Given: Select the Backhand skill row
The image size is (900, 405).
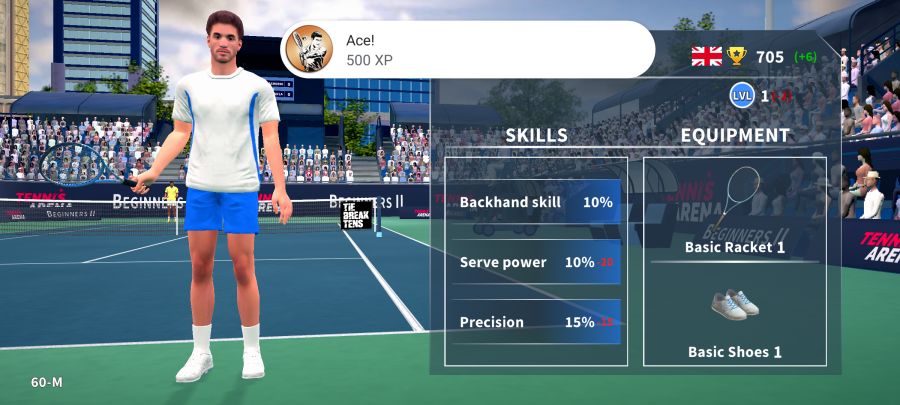Looking at the screenshot, I should (x=536, y=202).
